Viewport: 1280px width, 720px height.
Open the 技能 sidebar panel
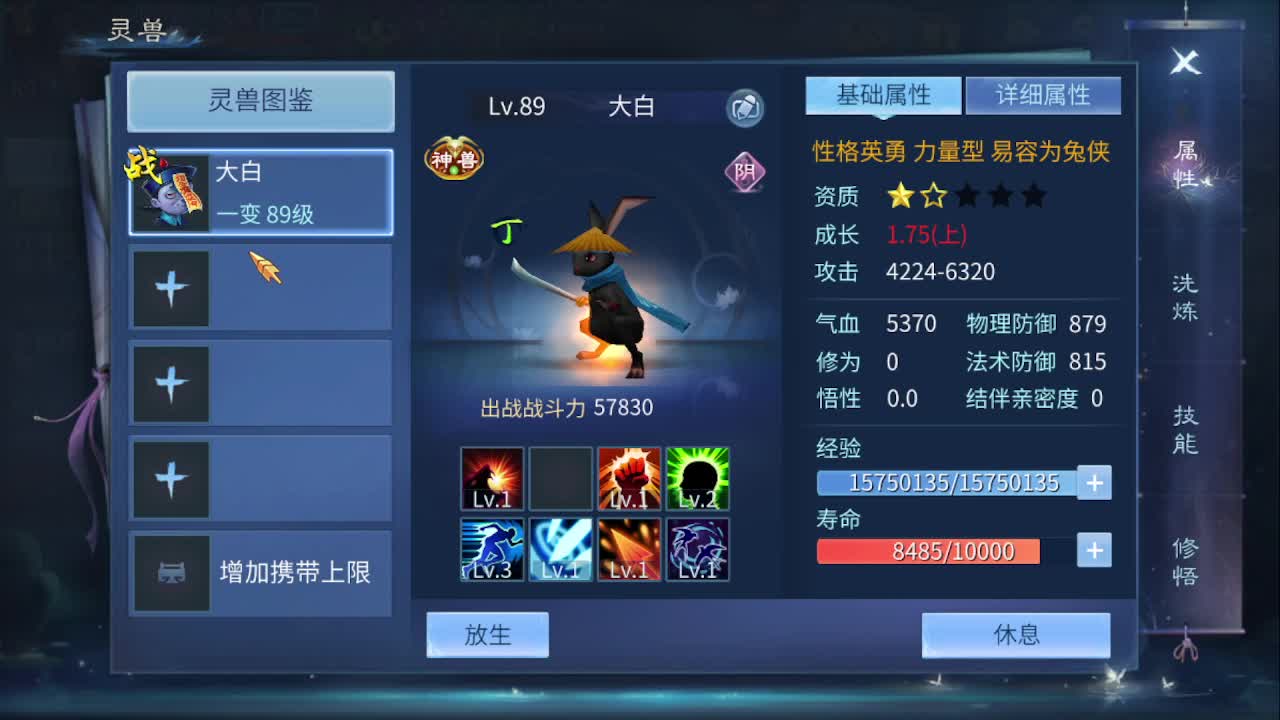[x=1183, y=432]
